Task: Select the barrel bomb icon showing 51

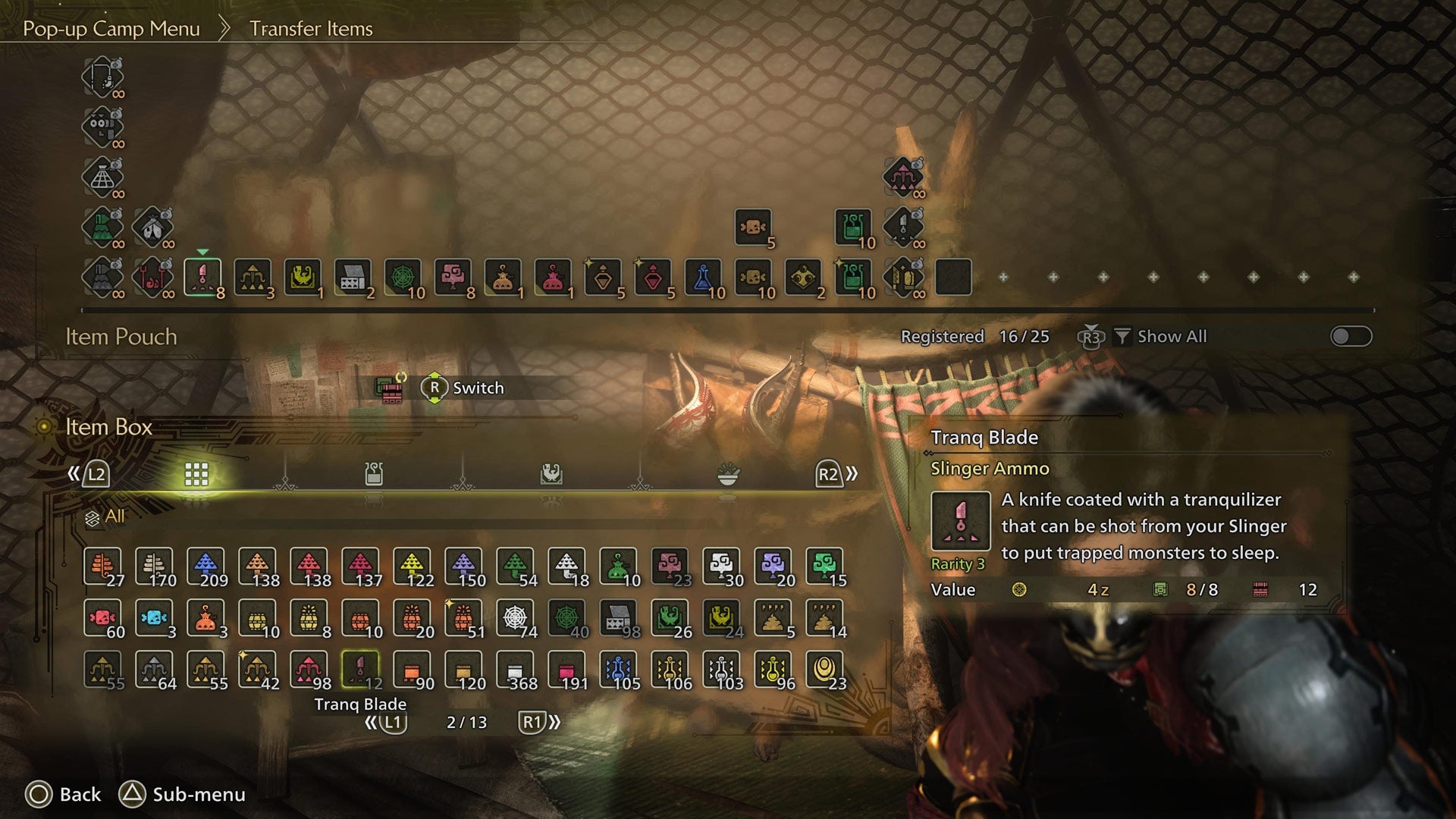Action: 463,618
